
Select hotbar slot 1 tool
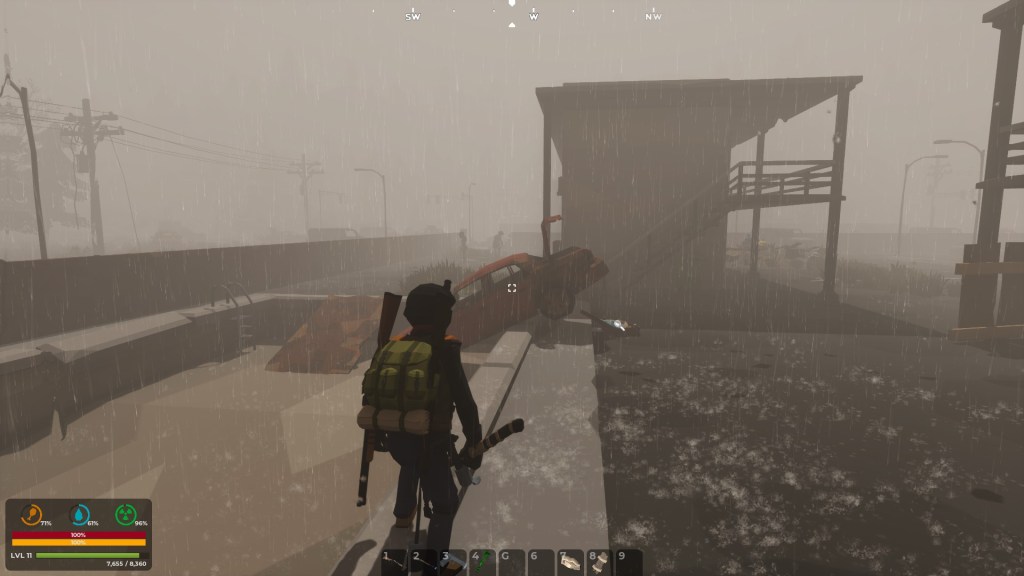[396, 562]
